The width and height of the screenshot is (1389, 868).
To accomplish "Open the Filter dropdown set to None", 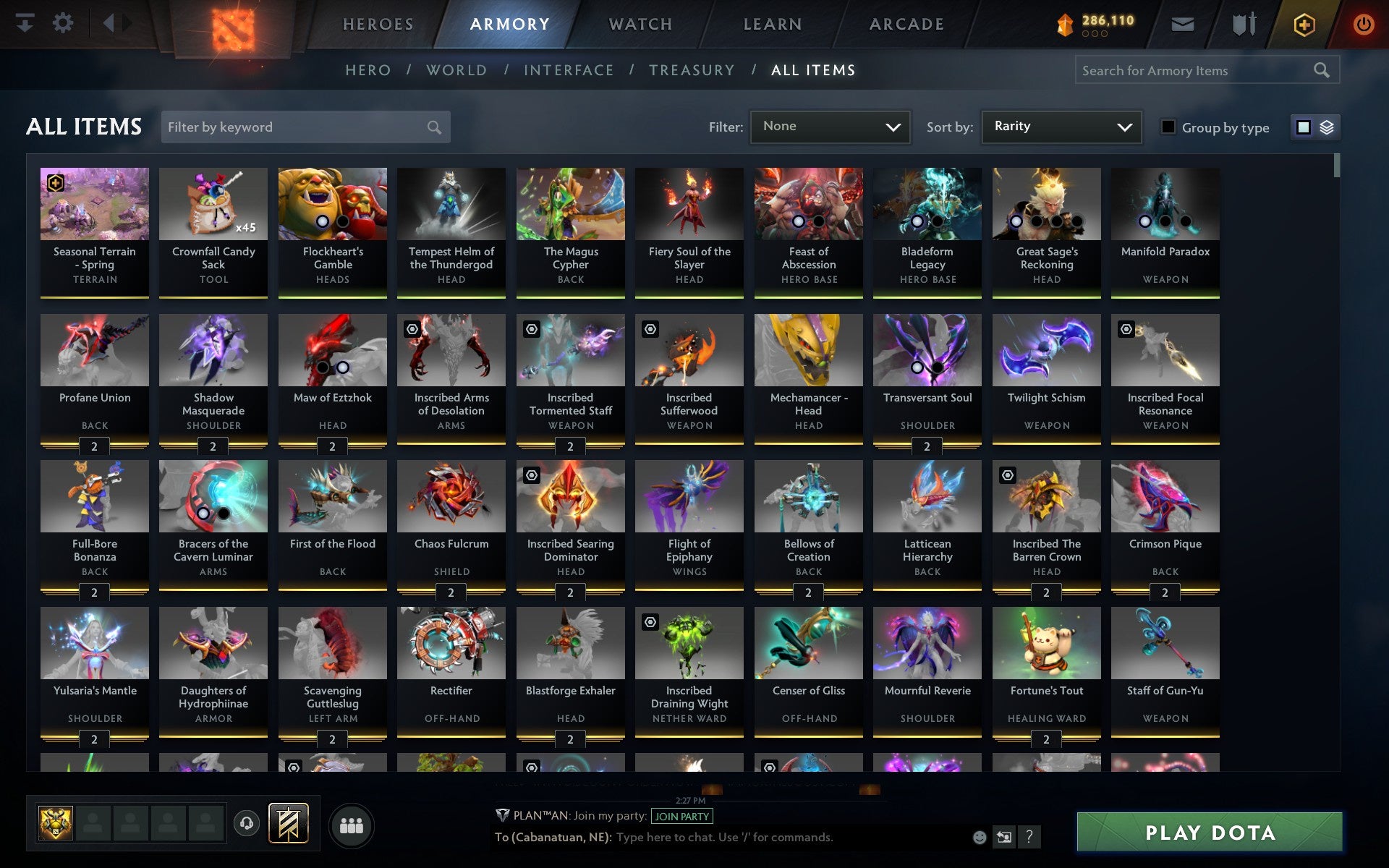I will click(830, 127).
